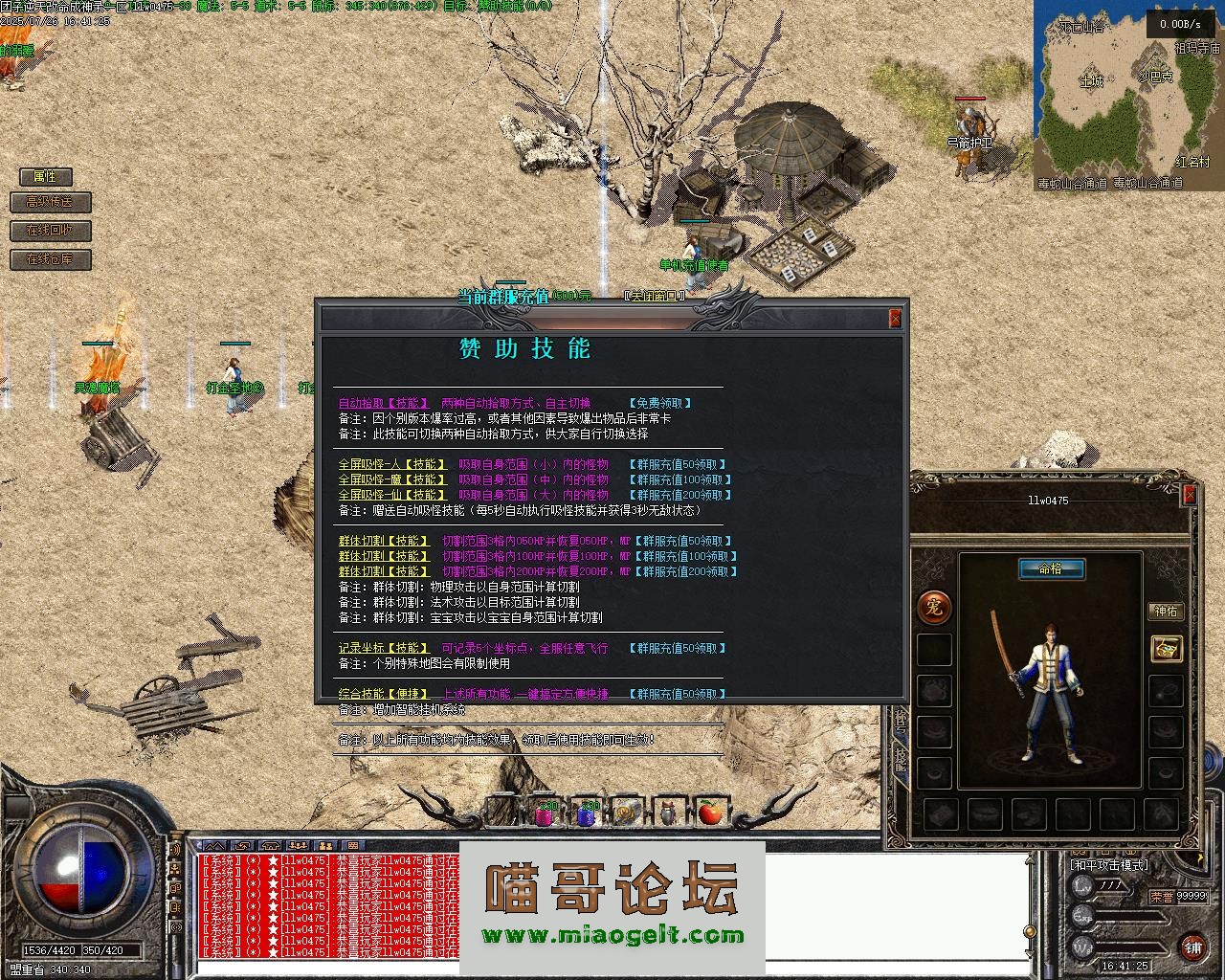1225x980 pixels.
Task: Open the treasure chest icon in equipment panel
Action: pos(1166,649)
